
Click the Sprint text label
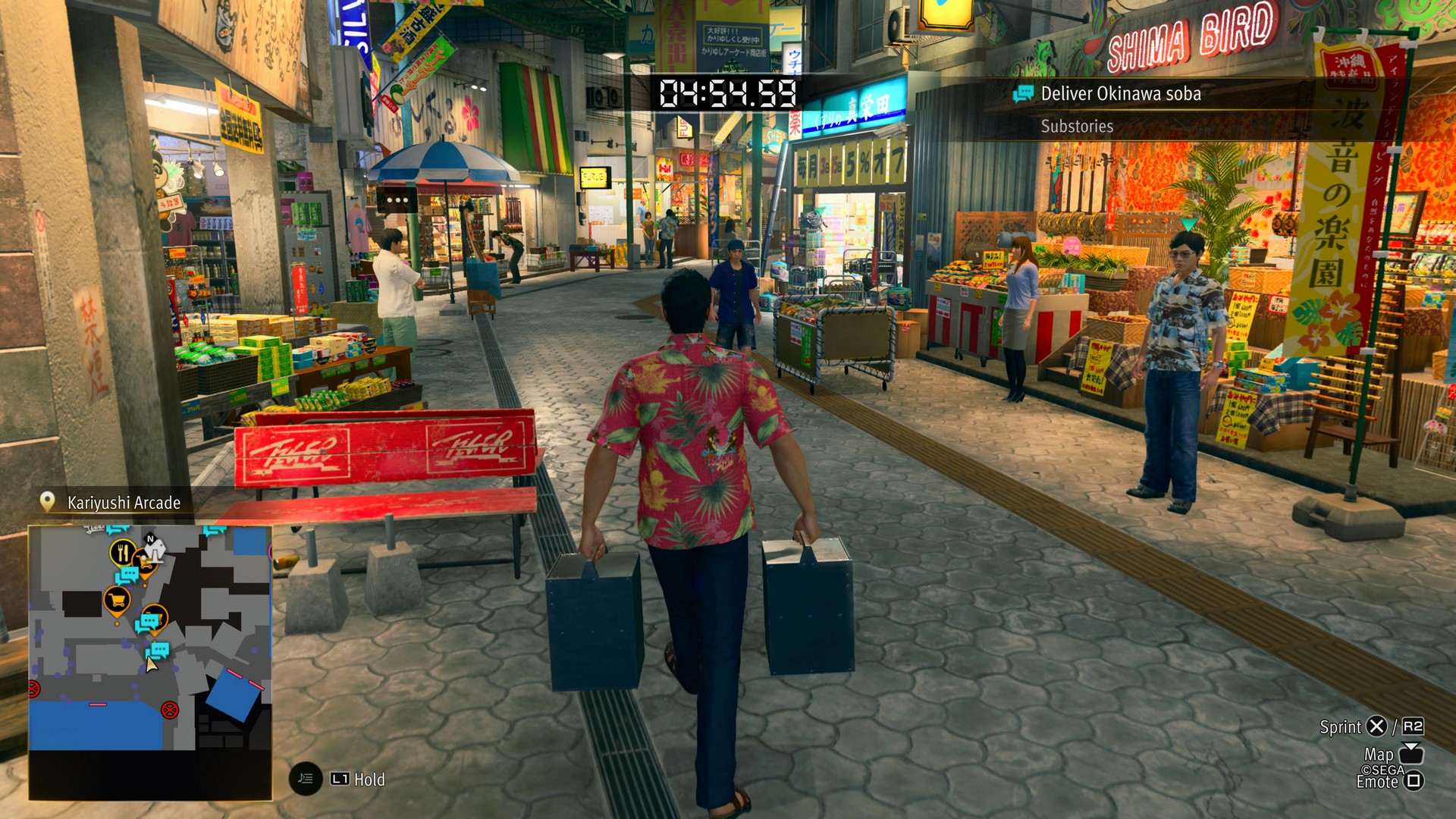(1341, 727)
